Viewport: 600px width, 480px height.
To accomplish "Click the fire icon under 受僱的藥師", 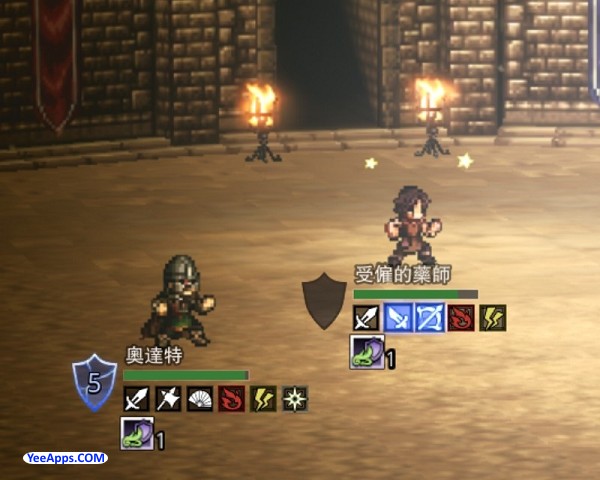I will point(461,318).
